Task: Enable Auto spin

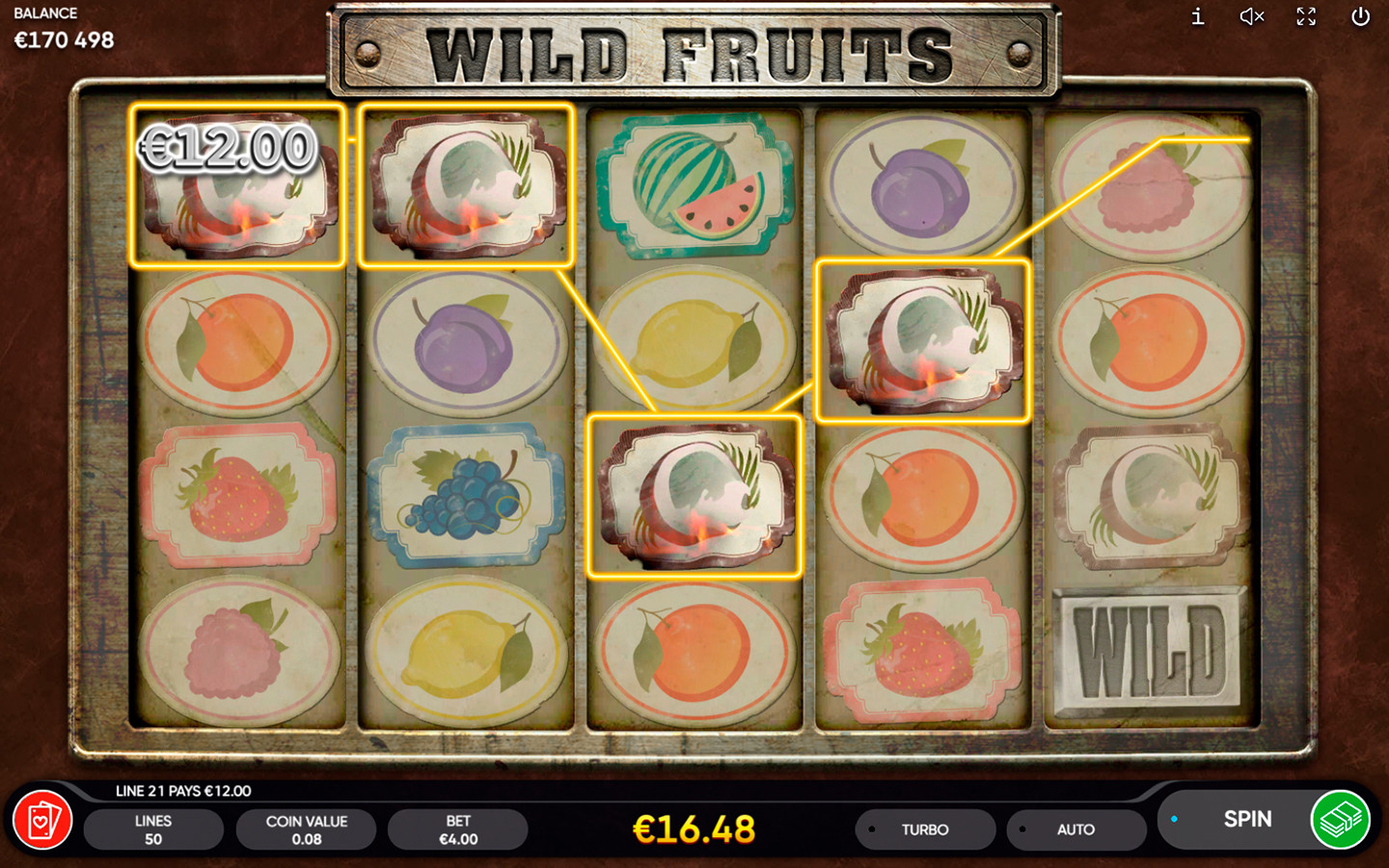Action: pyautogui.click(x=1076, y=829)
